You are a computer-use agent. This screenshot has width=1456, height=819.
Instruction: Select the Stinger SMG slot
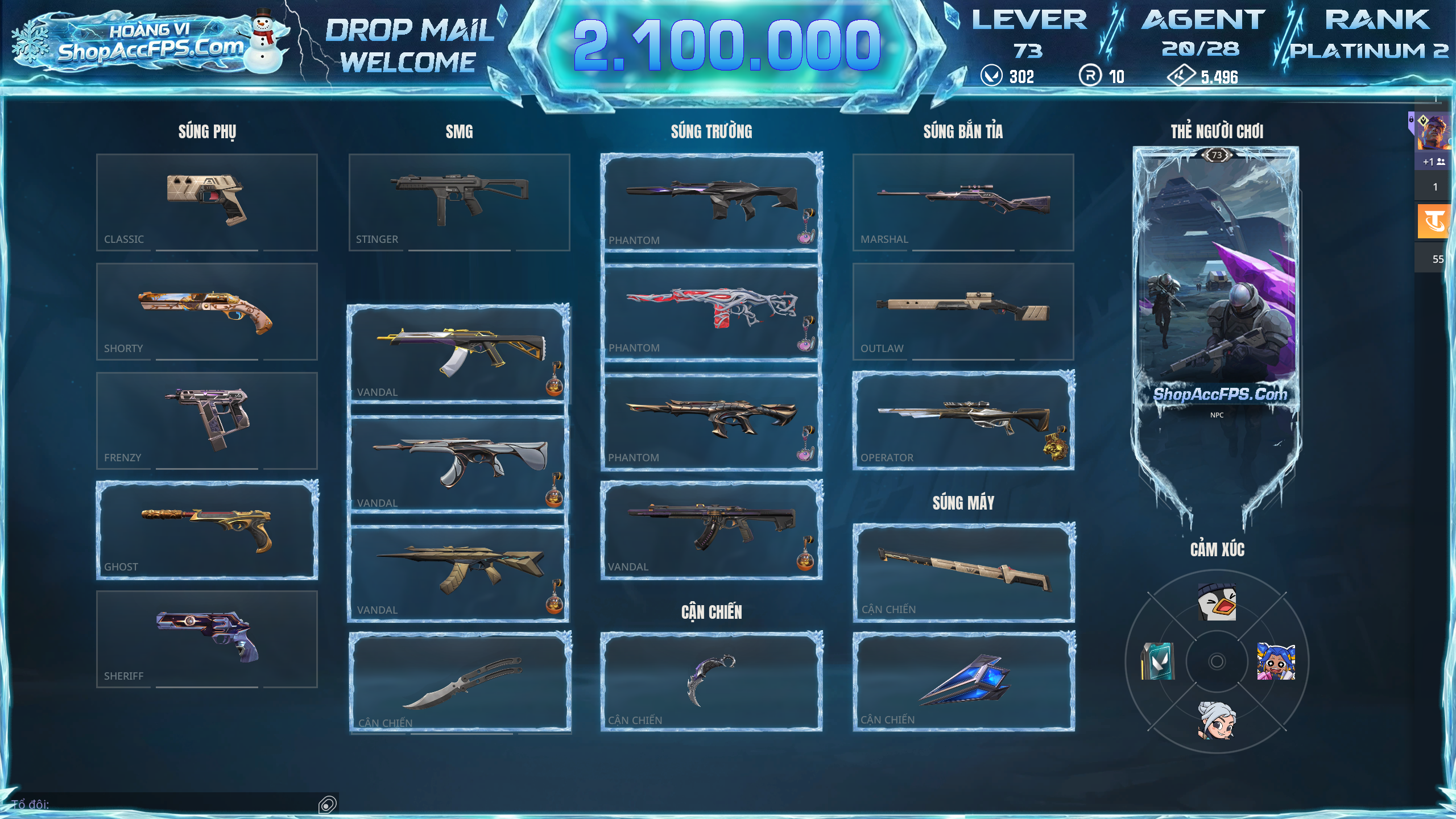pos(459,202)
